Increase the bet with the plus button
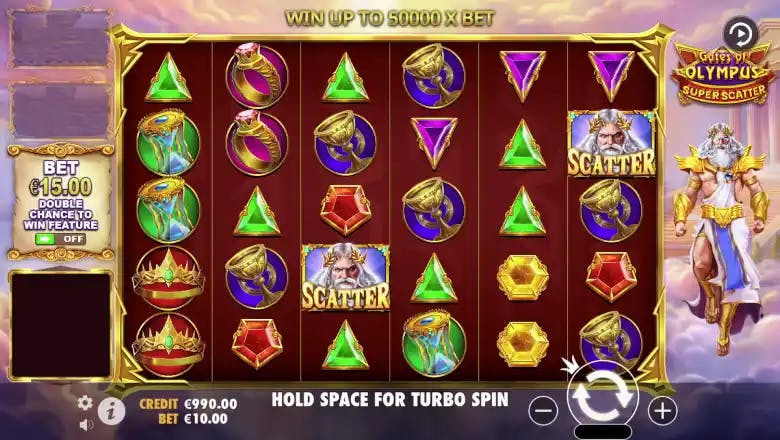 (662, 409)
